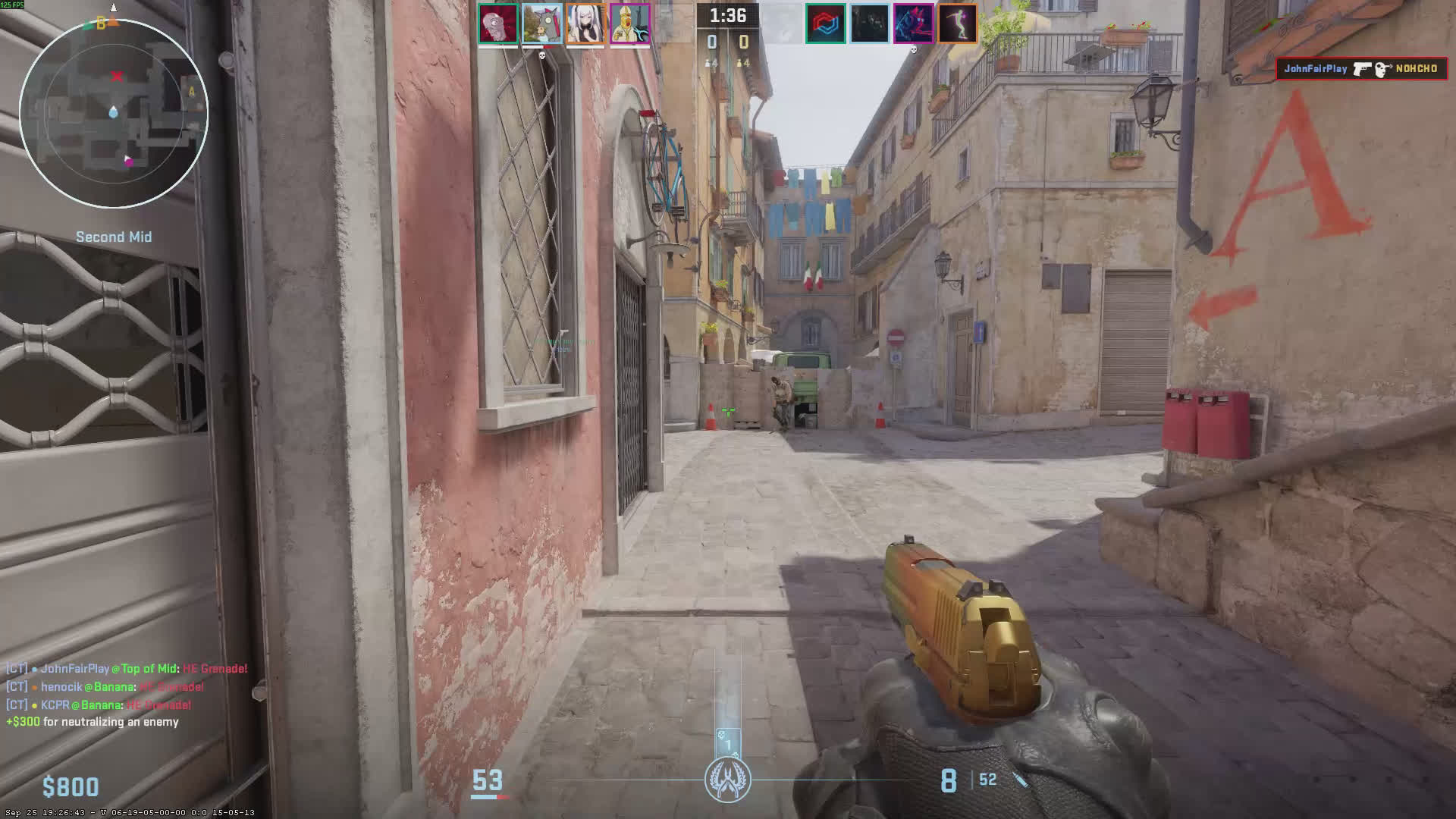This screenshot has height=819, width=1456.
Task: Click the circular radar minimap
Action: click(114, 114)
